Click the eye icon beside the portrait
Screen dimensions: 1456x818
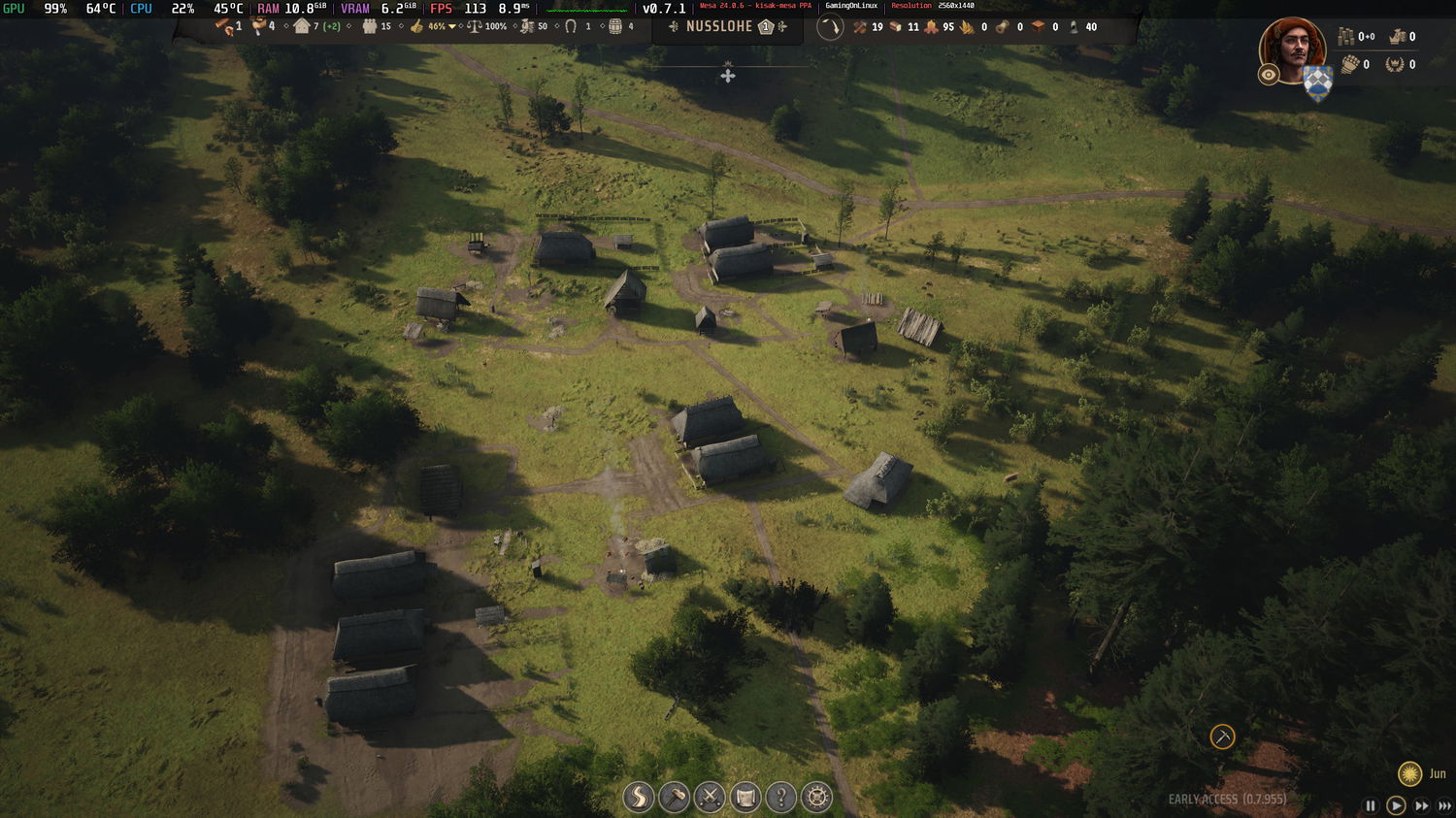click(x=1269, y=75)
